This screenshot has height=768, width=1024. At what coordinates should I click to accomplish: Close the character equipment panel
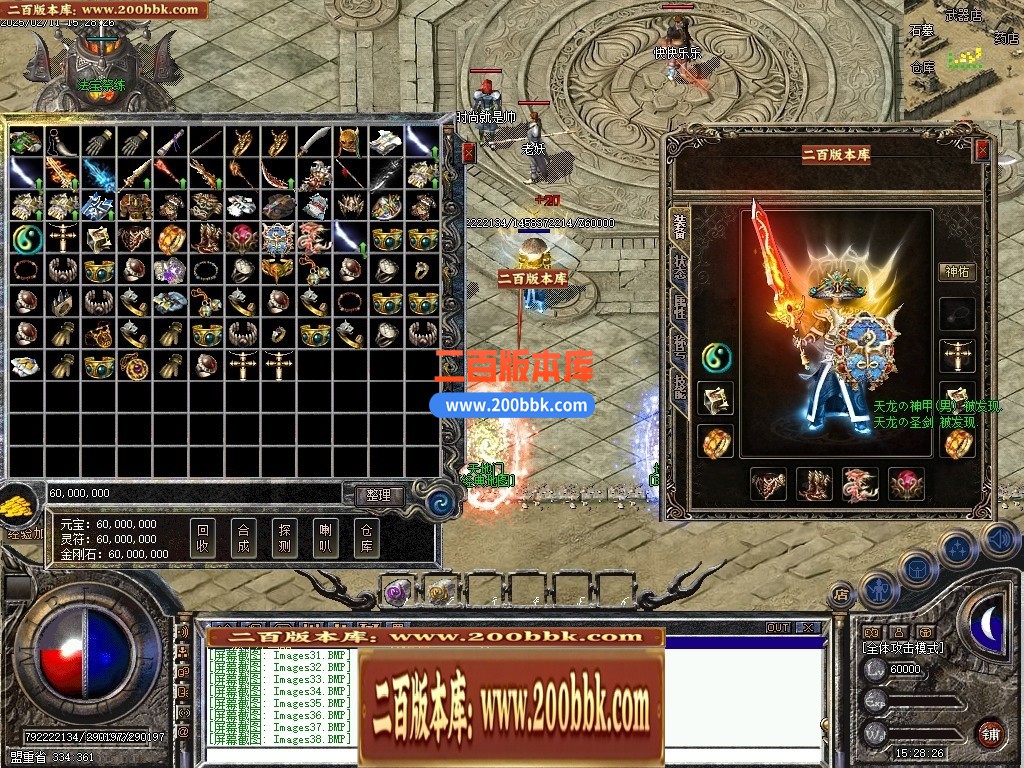click(x=982, y=150)
